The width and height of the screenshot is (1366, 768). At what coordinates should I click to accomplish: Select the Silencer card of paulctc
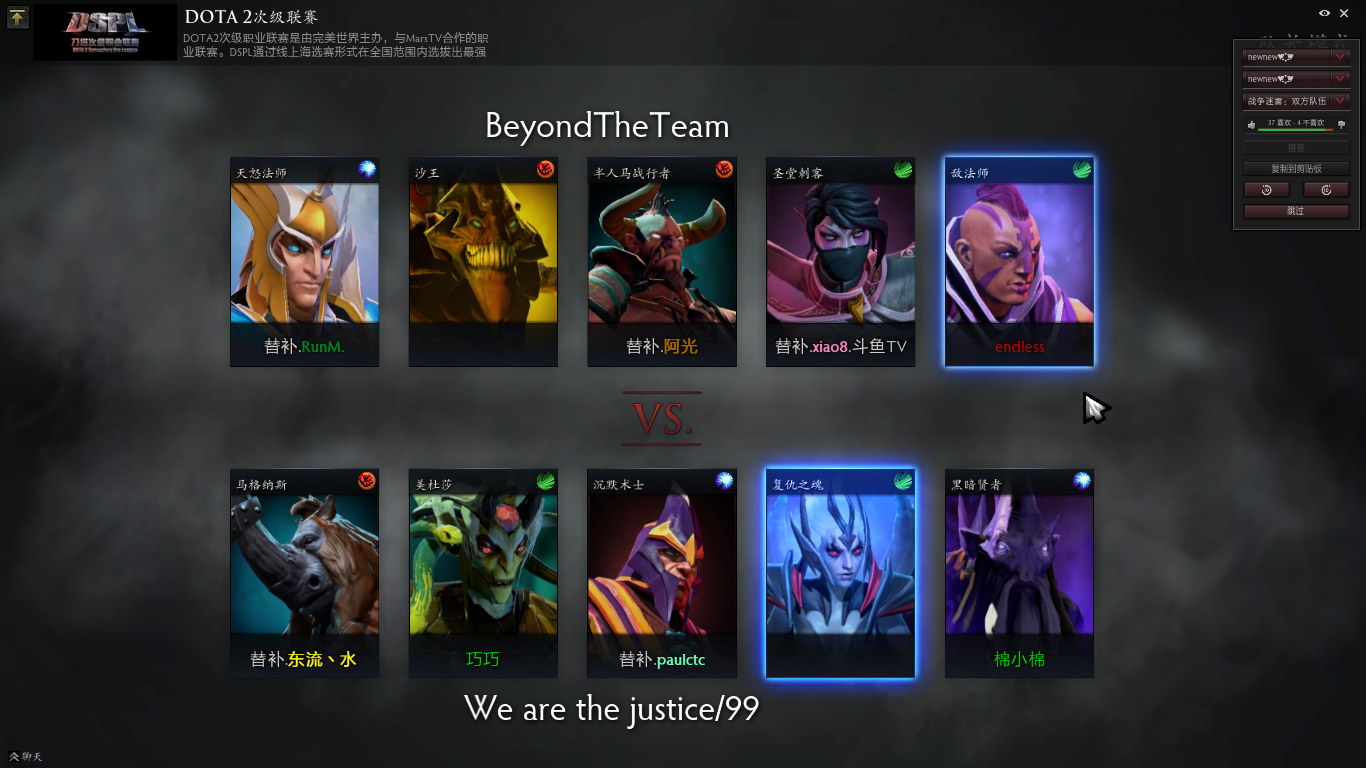pyautogui.click(x=662, y=573)
